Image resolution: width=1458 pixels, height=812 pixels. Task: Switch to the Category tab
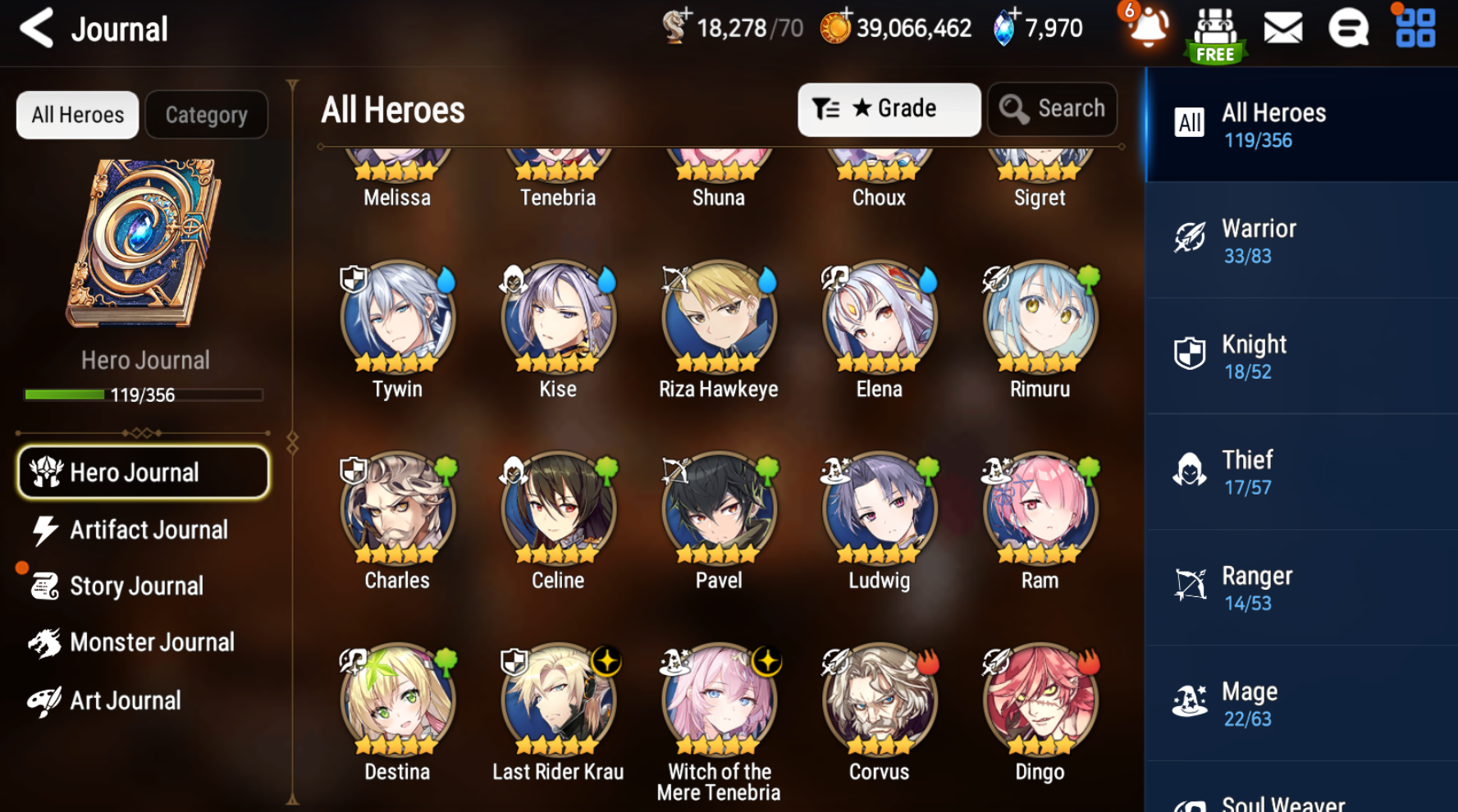coord(206,115)
